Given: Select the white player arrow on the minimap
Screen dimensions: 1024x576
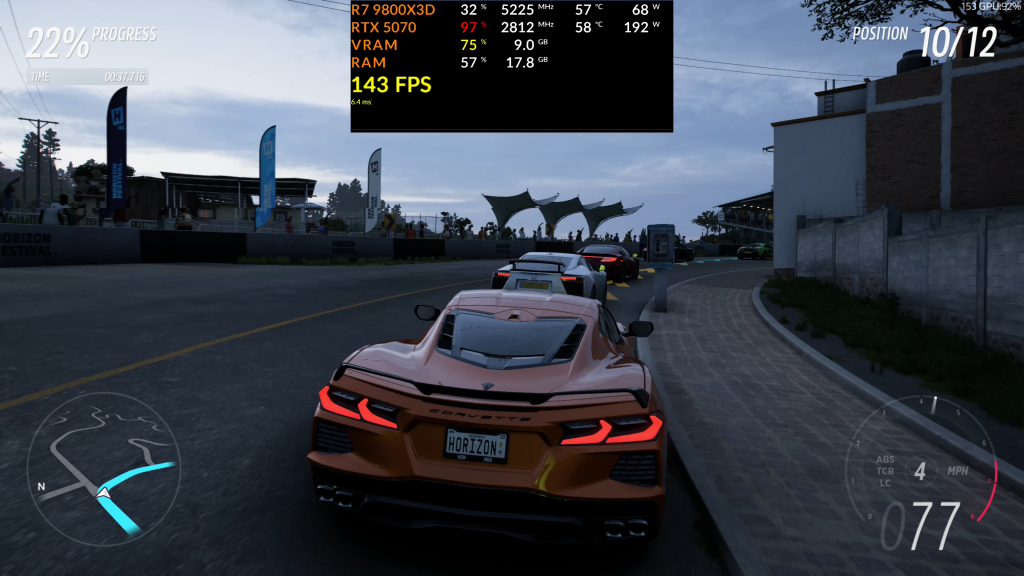Looking at the screenshot, I should point(103,492).
